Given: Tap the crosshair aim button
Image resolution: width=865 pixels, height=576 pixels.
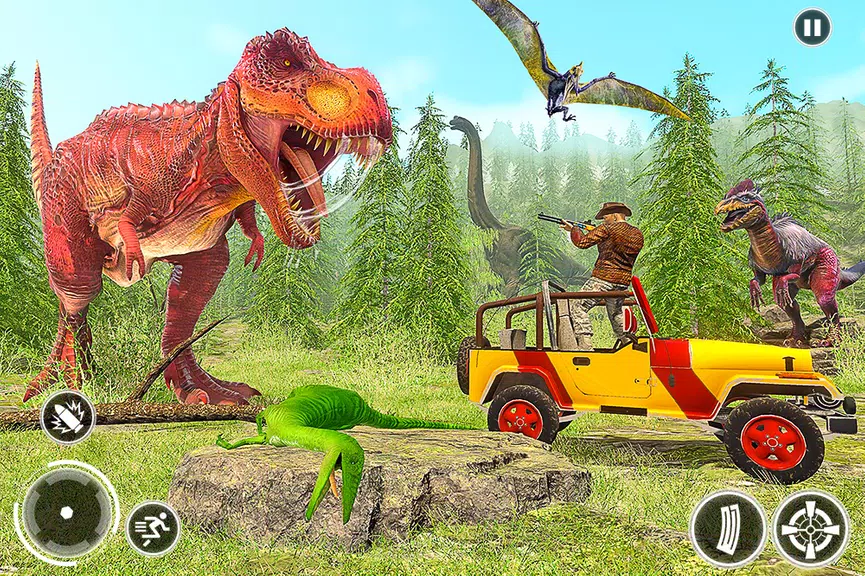Looking at the screenshot, I should (810, 528).
